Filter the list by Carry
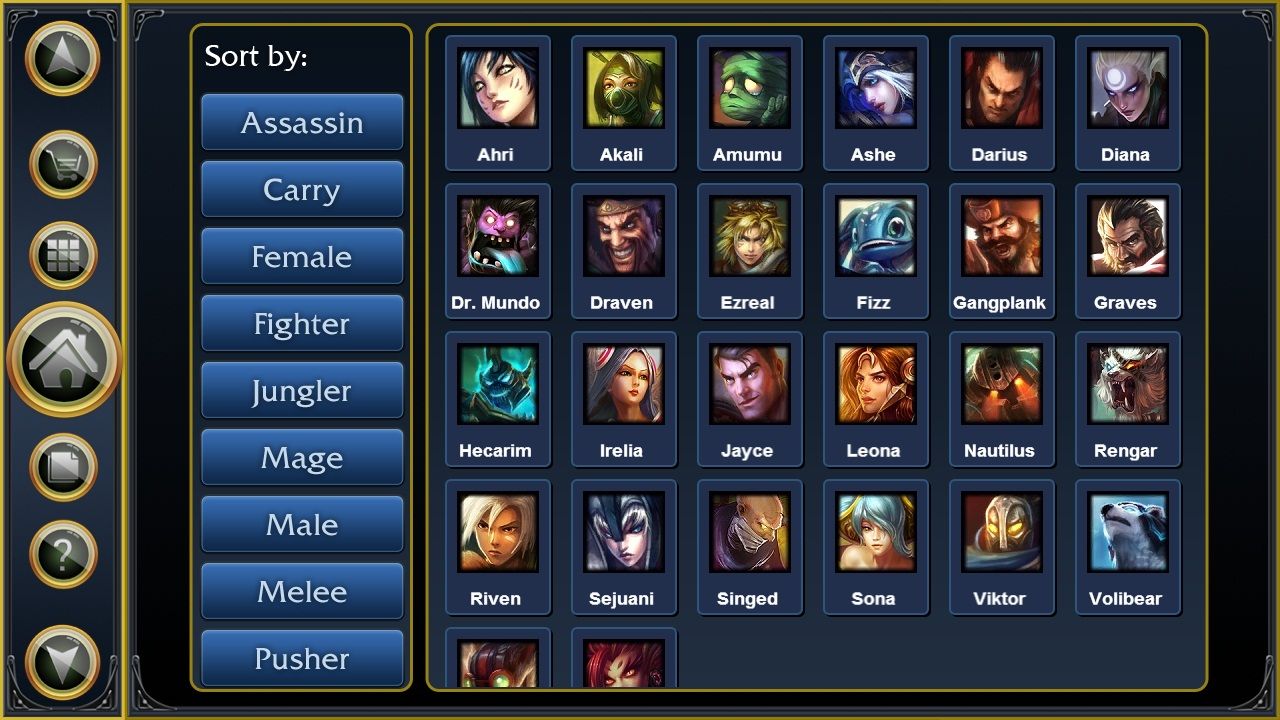This screenshot has height=720, width=1280. 302,189
